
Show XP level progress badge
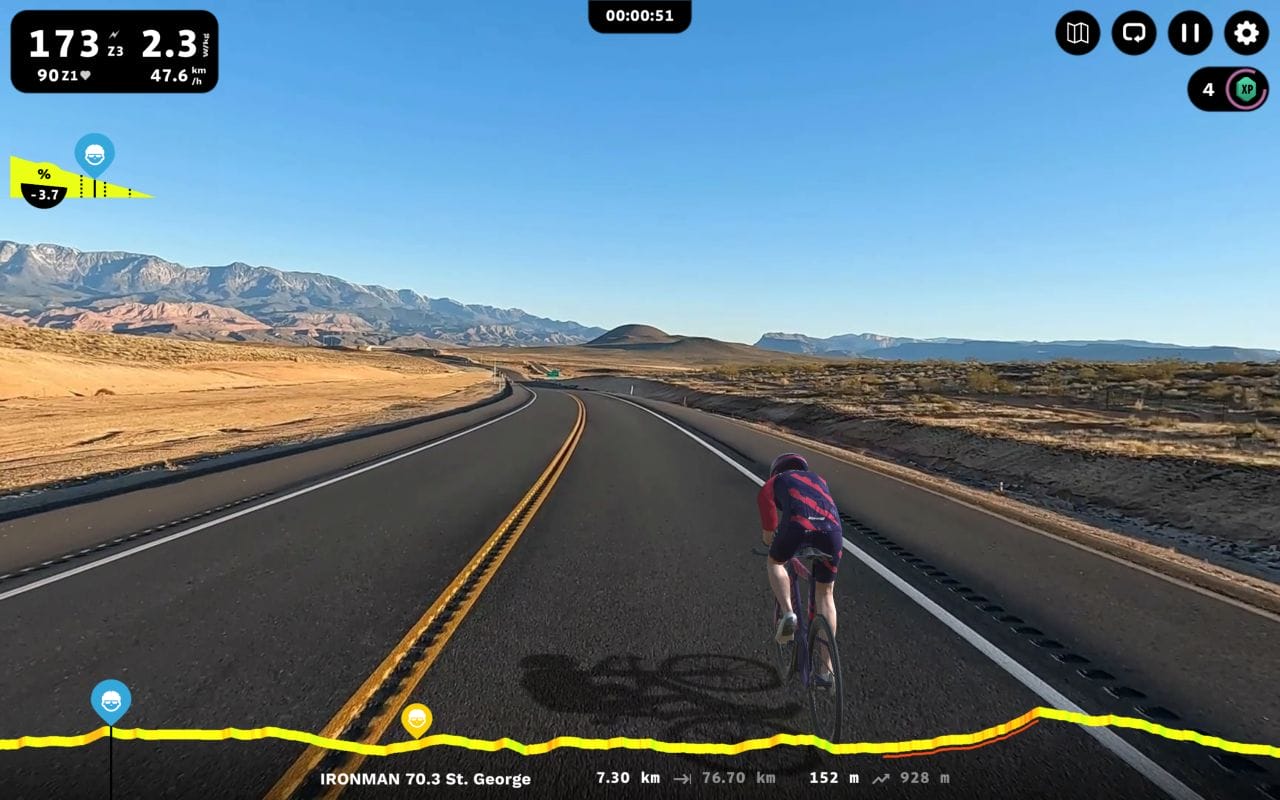tap(1245, 89)
